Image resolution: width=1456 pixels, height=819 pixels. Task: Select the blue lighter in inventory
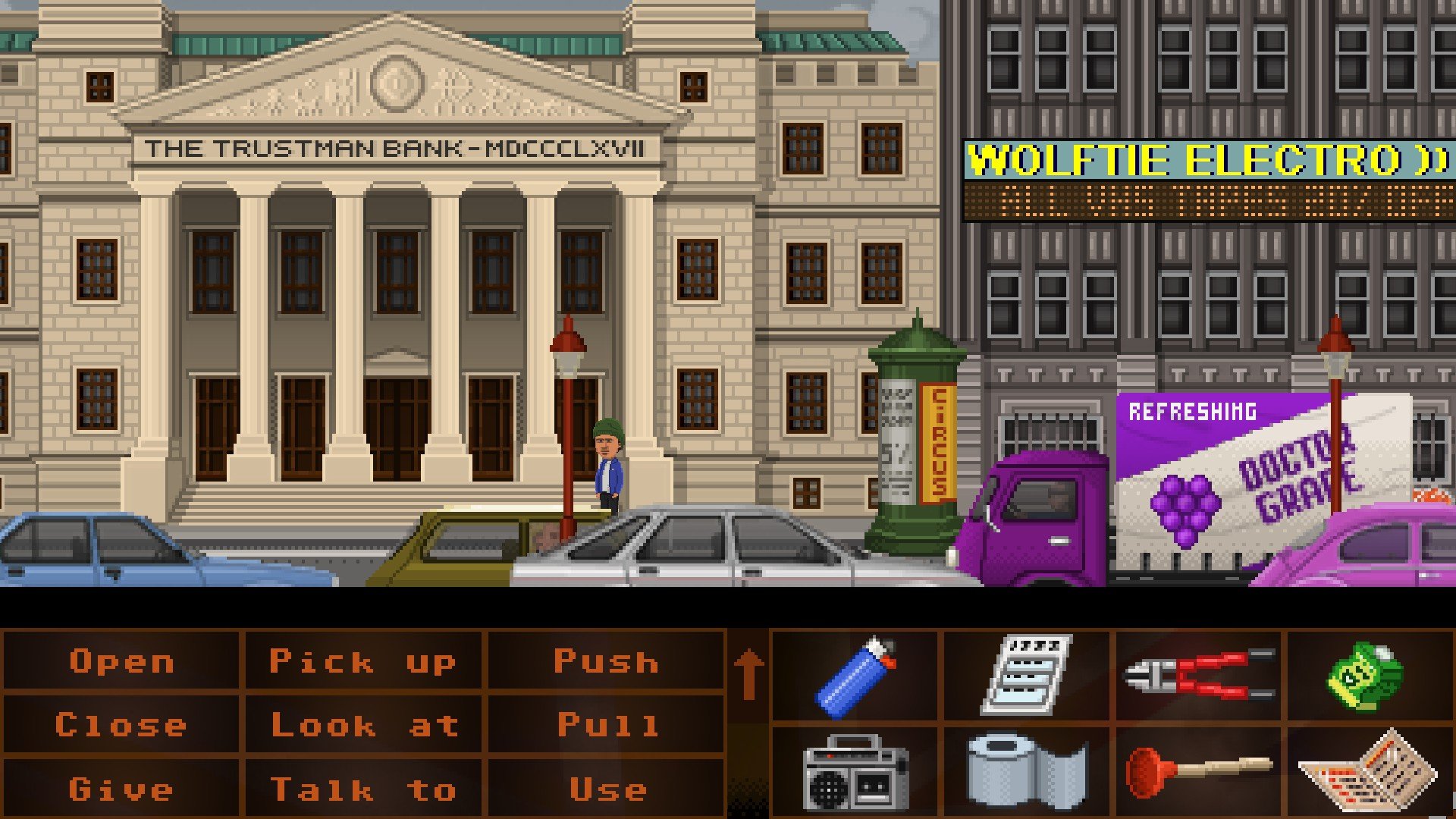[x=855, y=676]
